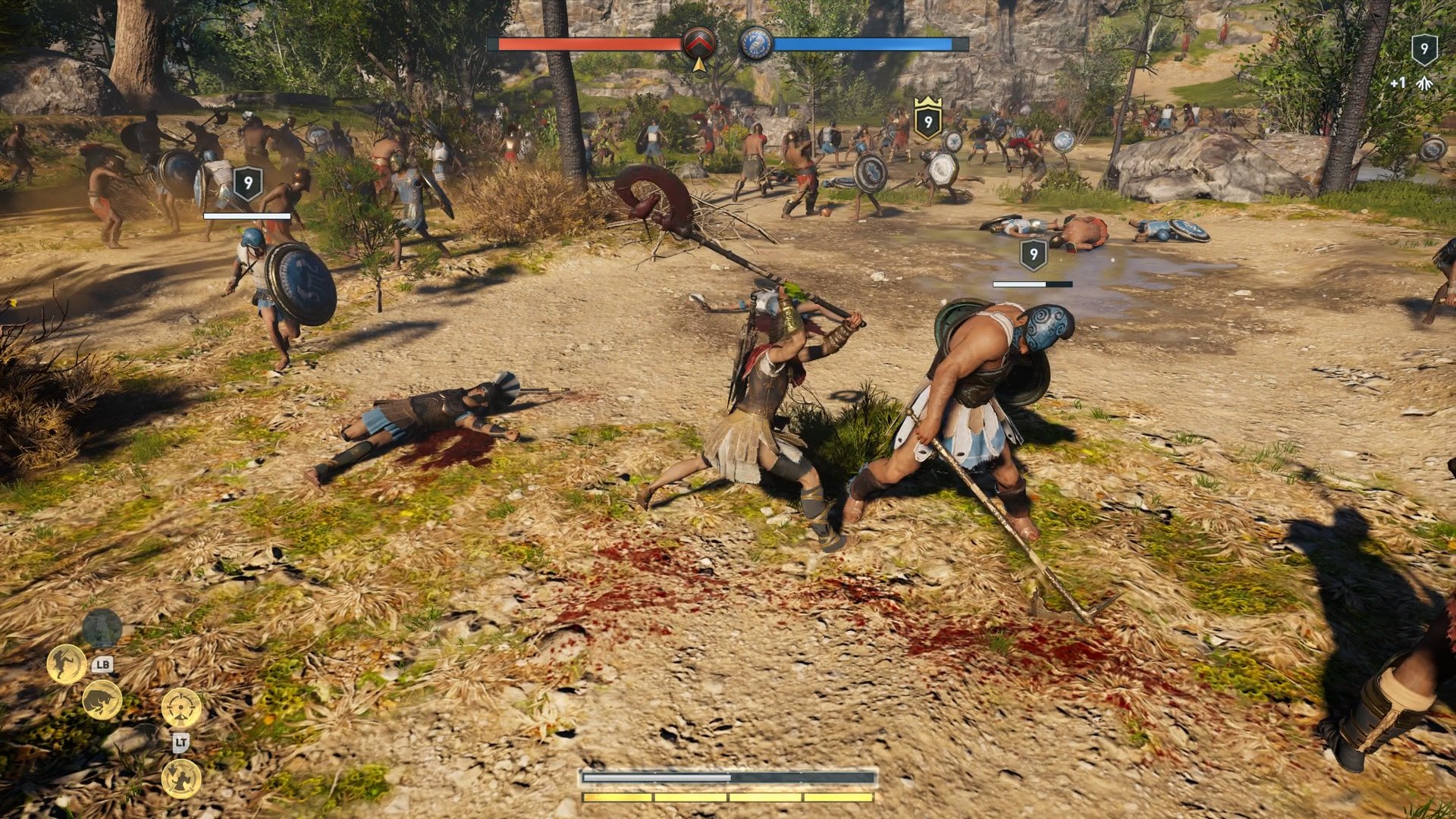
Task: Click the yellow arrow marker under the war meter
Action: click(699, 67)
